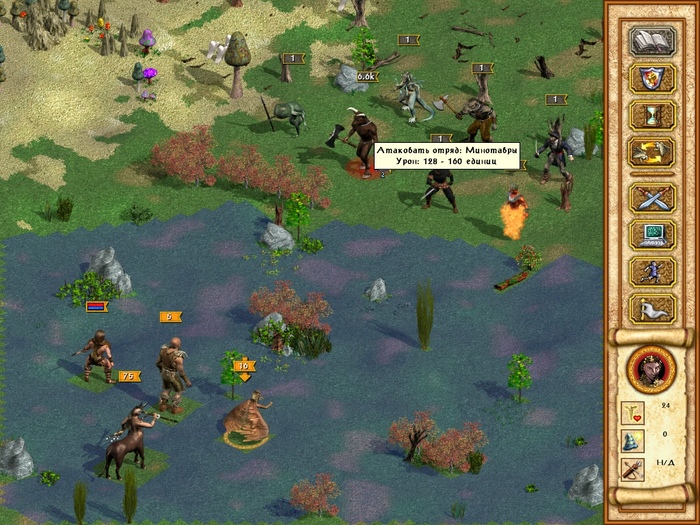Open the spellbook to cast a spell
Screen dimensions: 700x525
click(651, 42)
